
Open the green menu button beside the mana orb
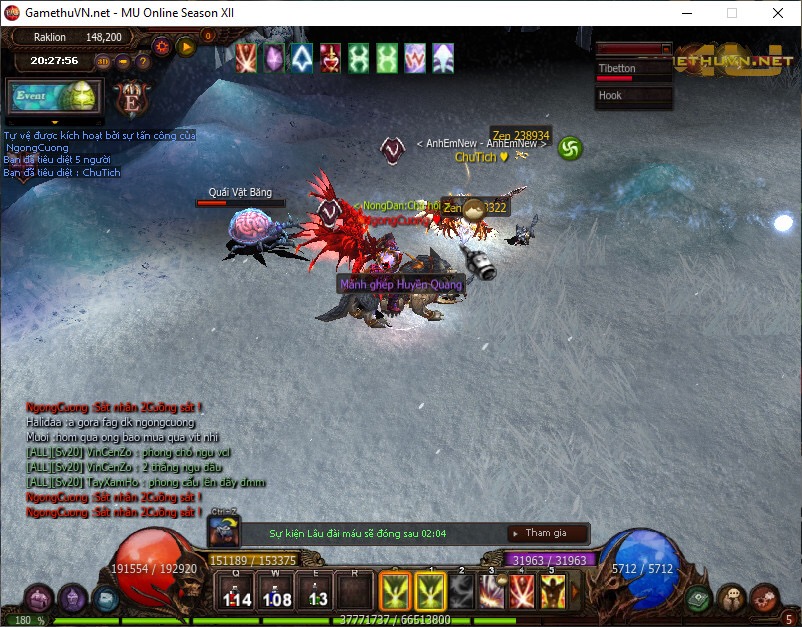click(x=698, y=599)
